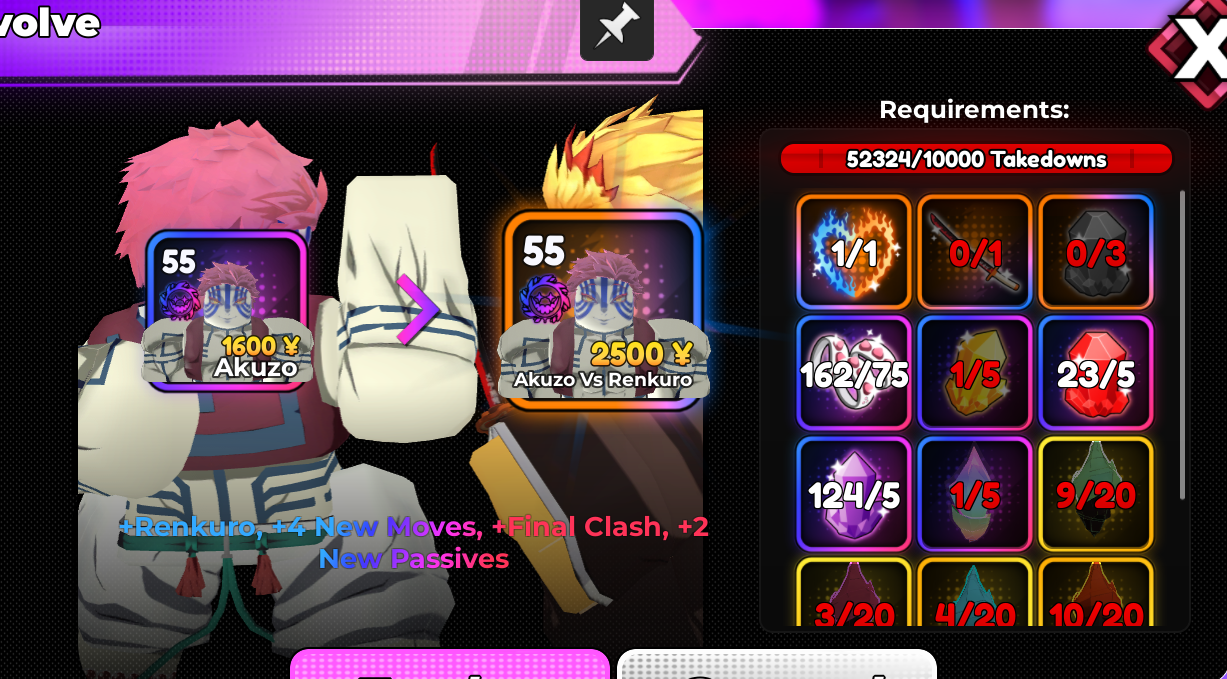The width and height of the screenshot is (1227, 679).
Task: Click the blue and orange flaming heart requirement
Action: (x=853, y=252)
